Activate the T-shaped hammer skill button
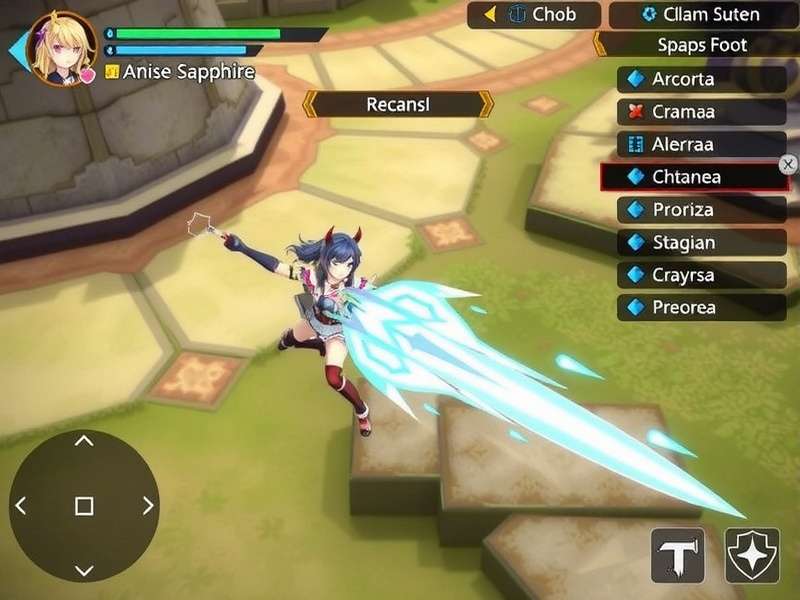 [677, 555]
